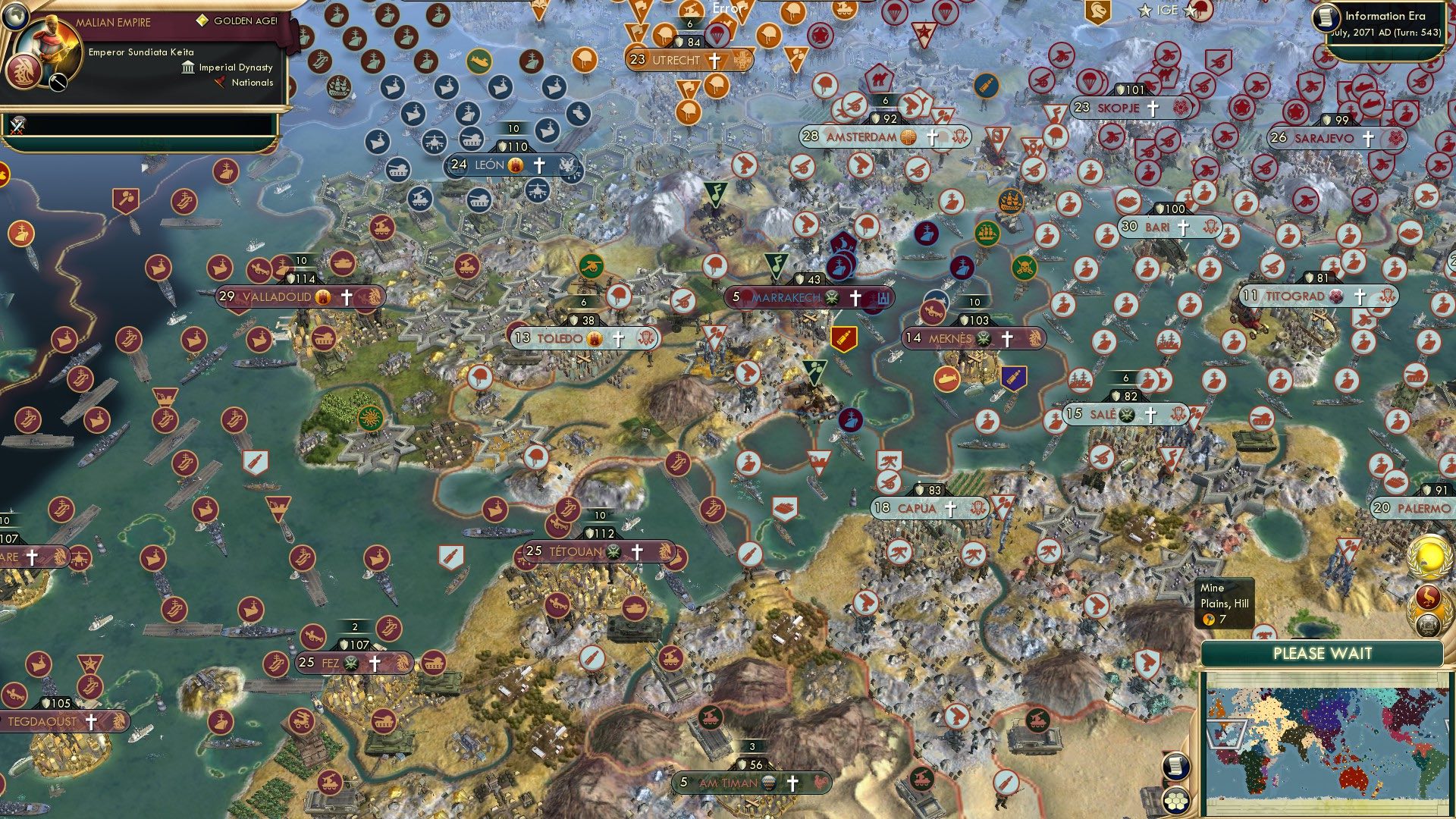Image resolution: width=1456 pixels, height=819 pixels.
Task: Click the Information Era scroll icon
Action: point(1326,18)
